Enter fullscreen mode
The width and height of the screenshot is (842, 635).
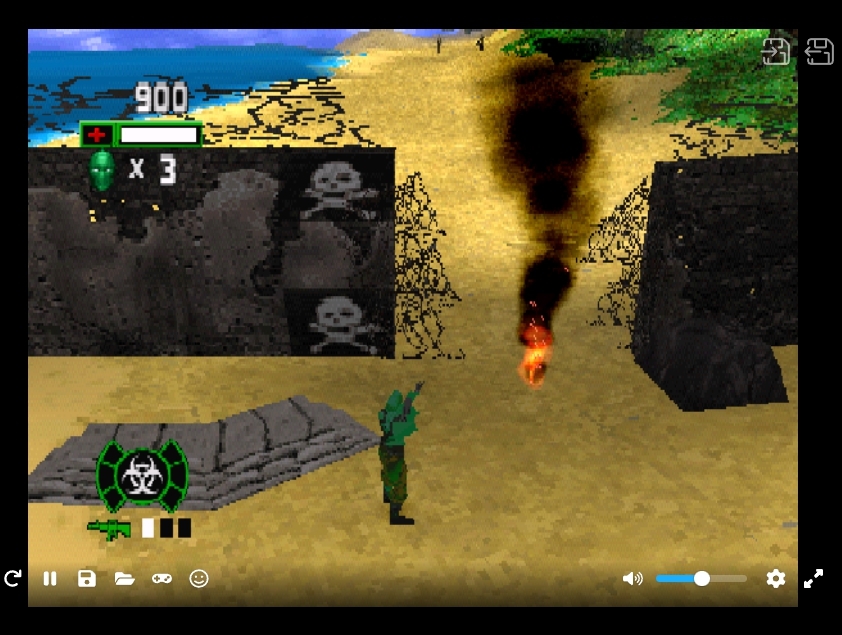tap(814, 578)
